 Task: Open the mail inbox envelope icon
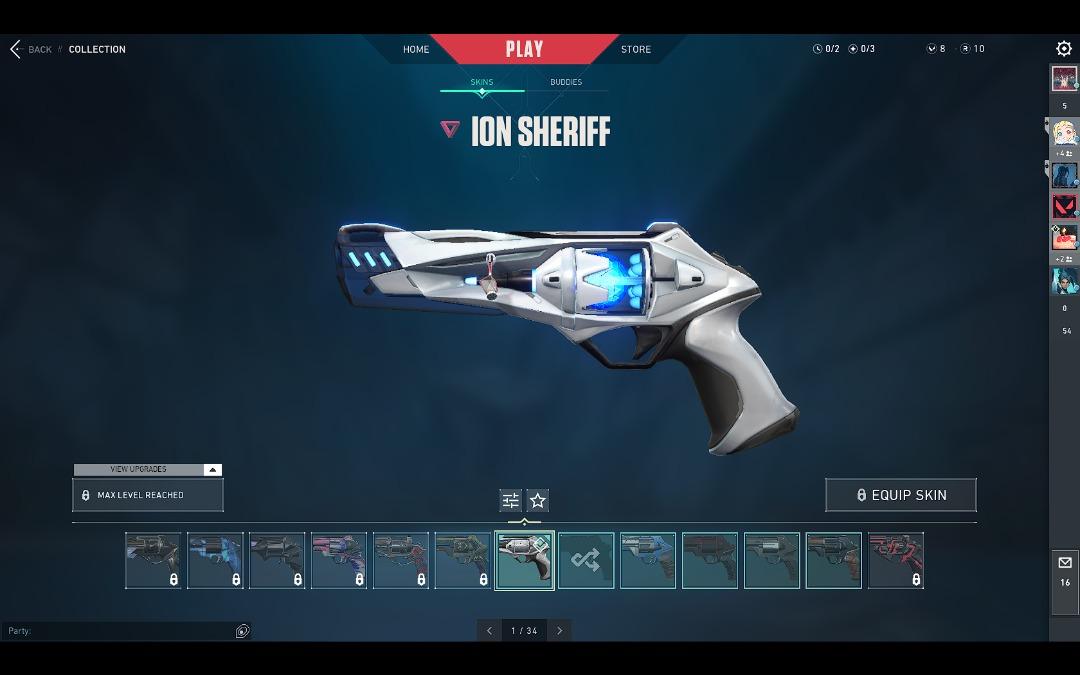(1064, 563)
